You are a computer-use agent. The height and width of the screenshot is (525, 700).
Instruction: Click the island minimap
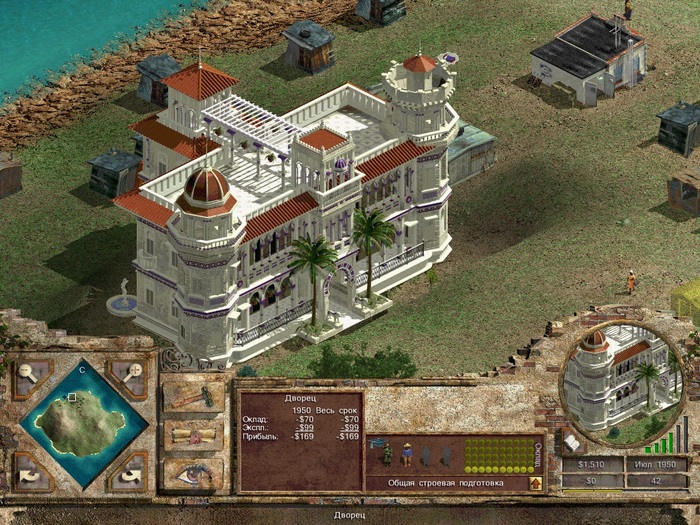(77, 421)
